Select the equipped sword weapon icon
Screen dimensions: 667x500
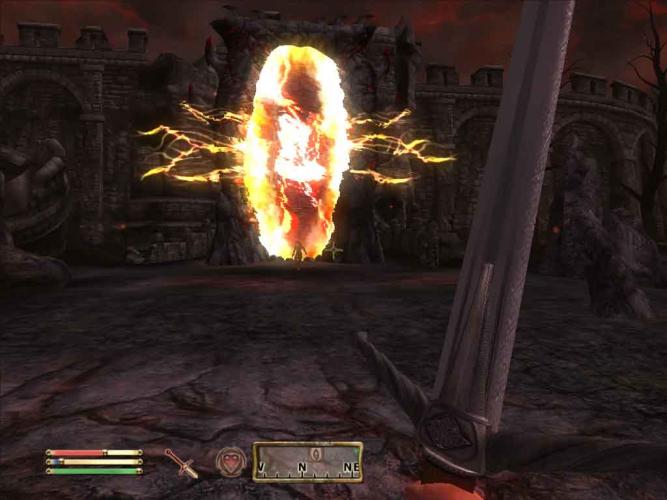click(182, 462)
